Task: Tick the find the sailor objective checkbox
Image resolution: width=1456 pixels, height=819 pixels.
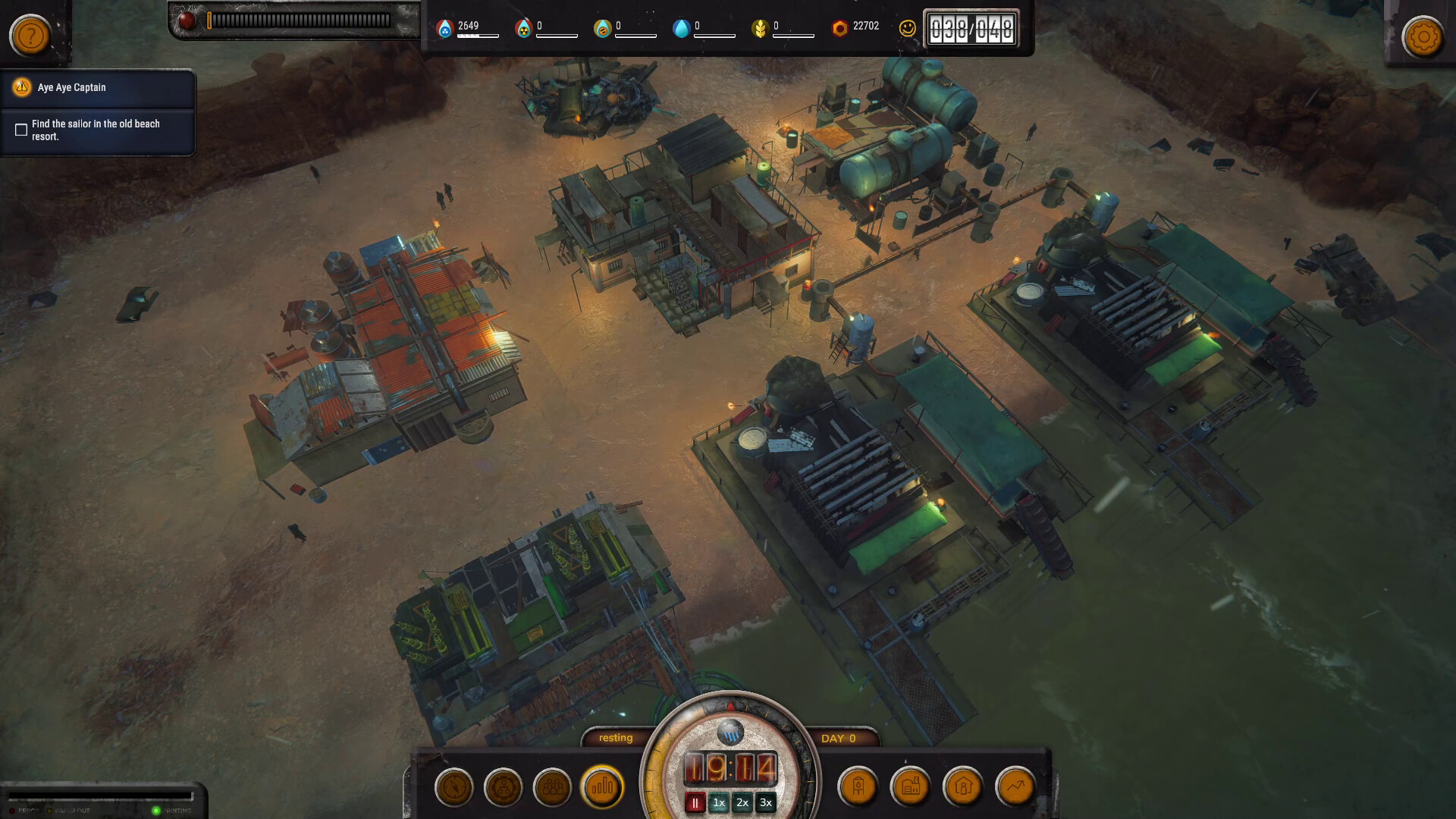Action: coord(21,130)
